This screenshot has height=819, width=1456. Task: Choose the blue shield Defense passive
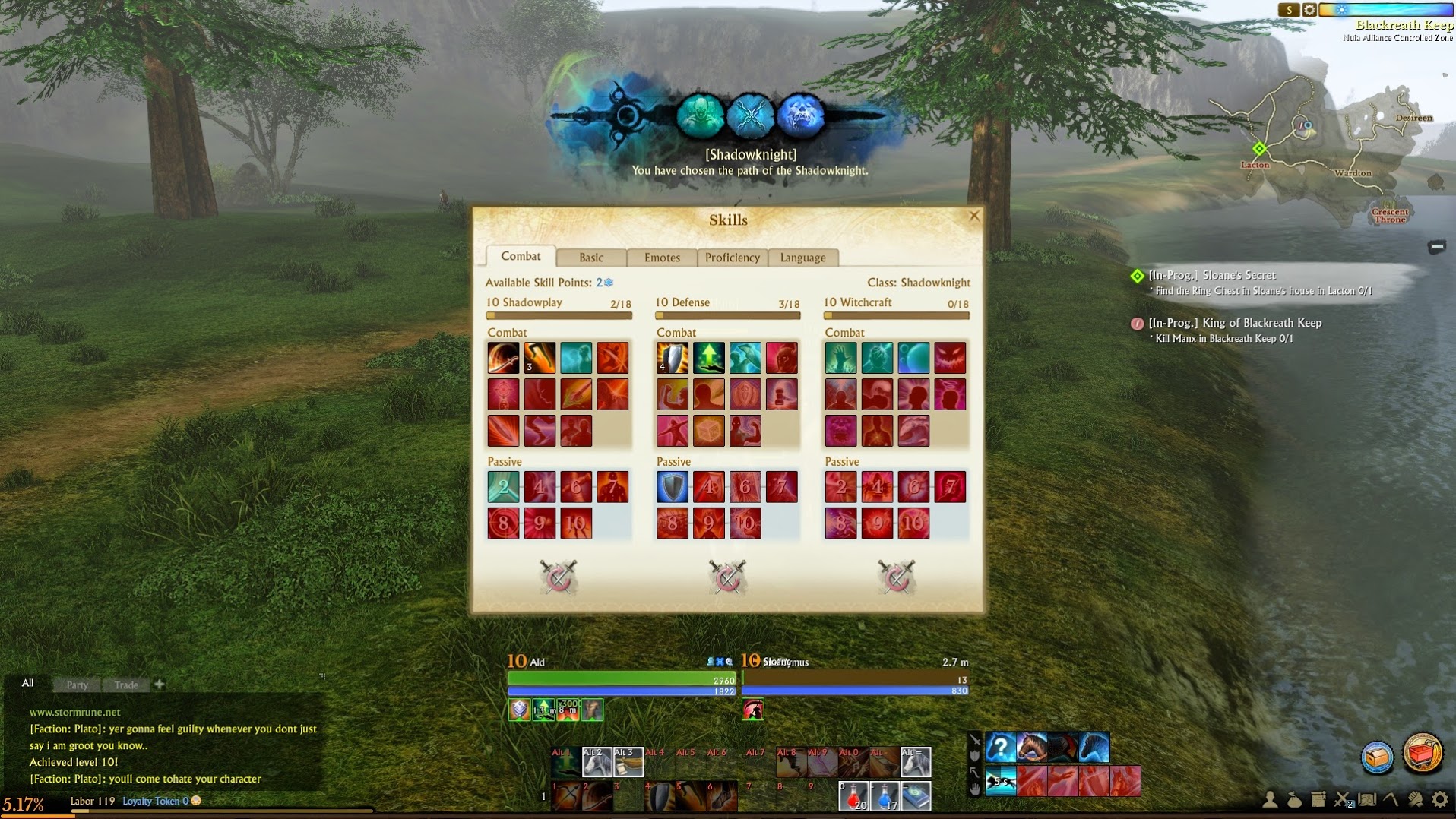pyautogui.click(x=672, y=487)
